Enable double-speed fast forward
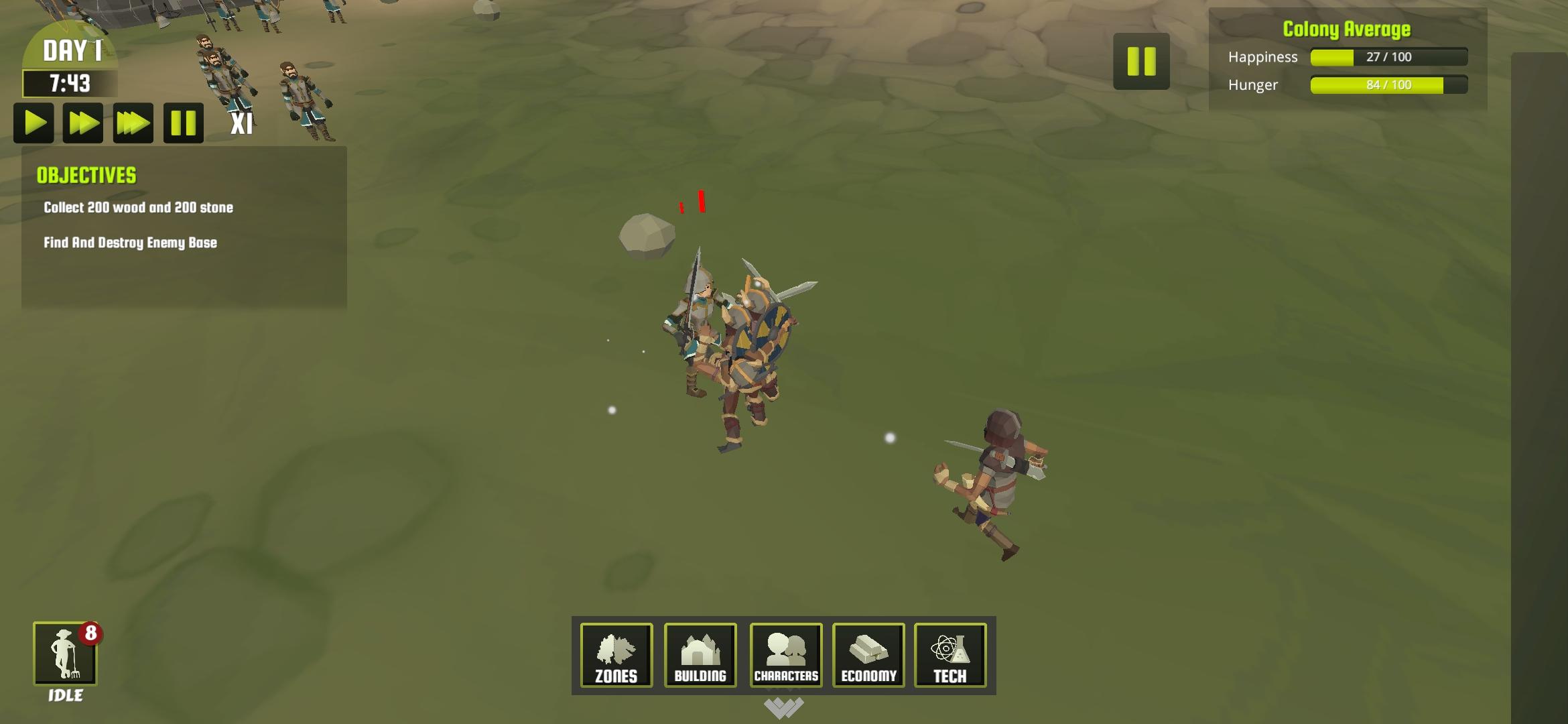This screenshot has width=1568, height=724. pyautogui.click(x=84, y=123)
